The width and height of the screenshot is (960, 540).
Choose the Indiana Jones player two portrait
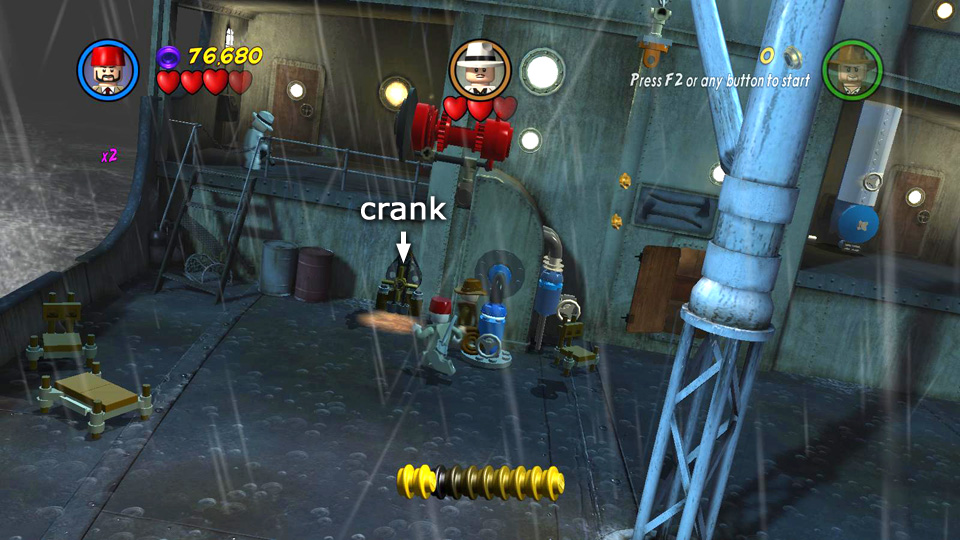tap(852, 70)
